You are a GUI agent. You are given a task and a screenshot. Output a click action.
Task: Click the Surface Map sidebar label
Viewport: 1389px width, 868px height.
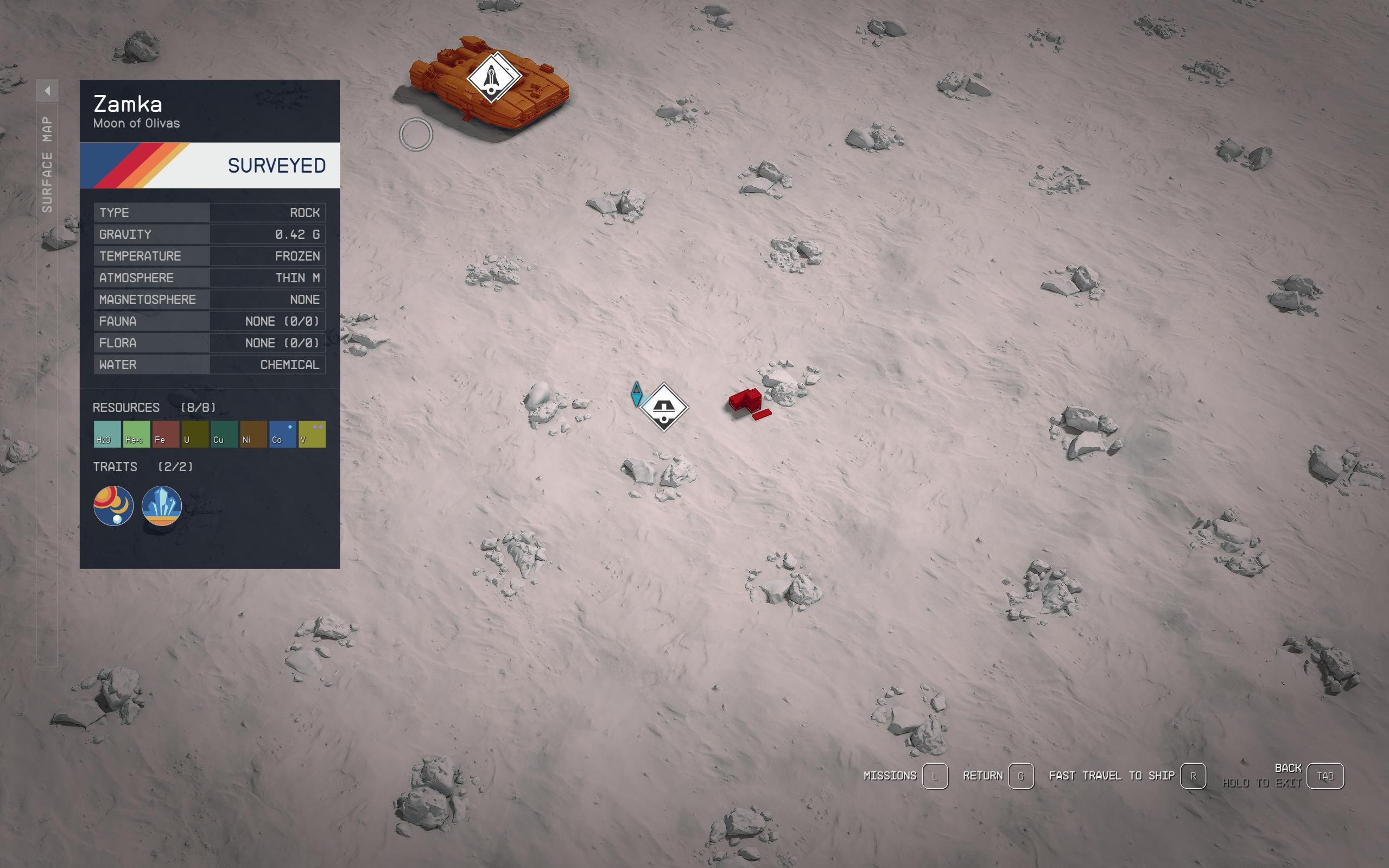49,161
